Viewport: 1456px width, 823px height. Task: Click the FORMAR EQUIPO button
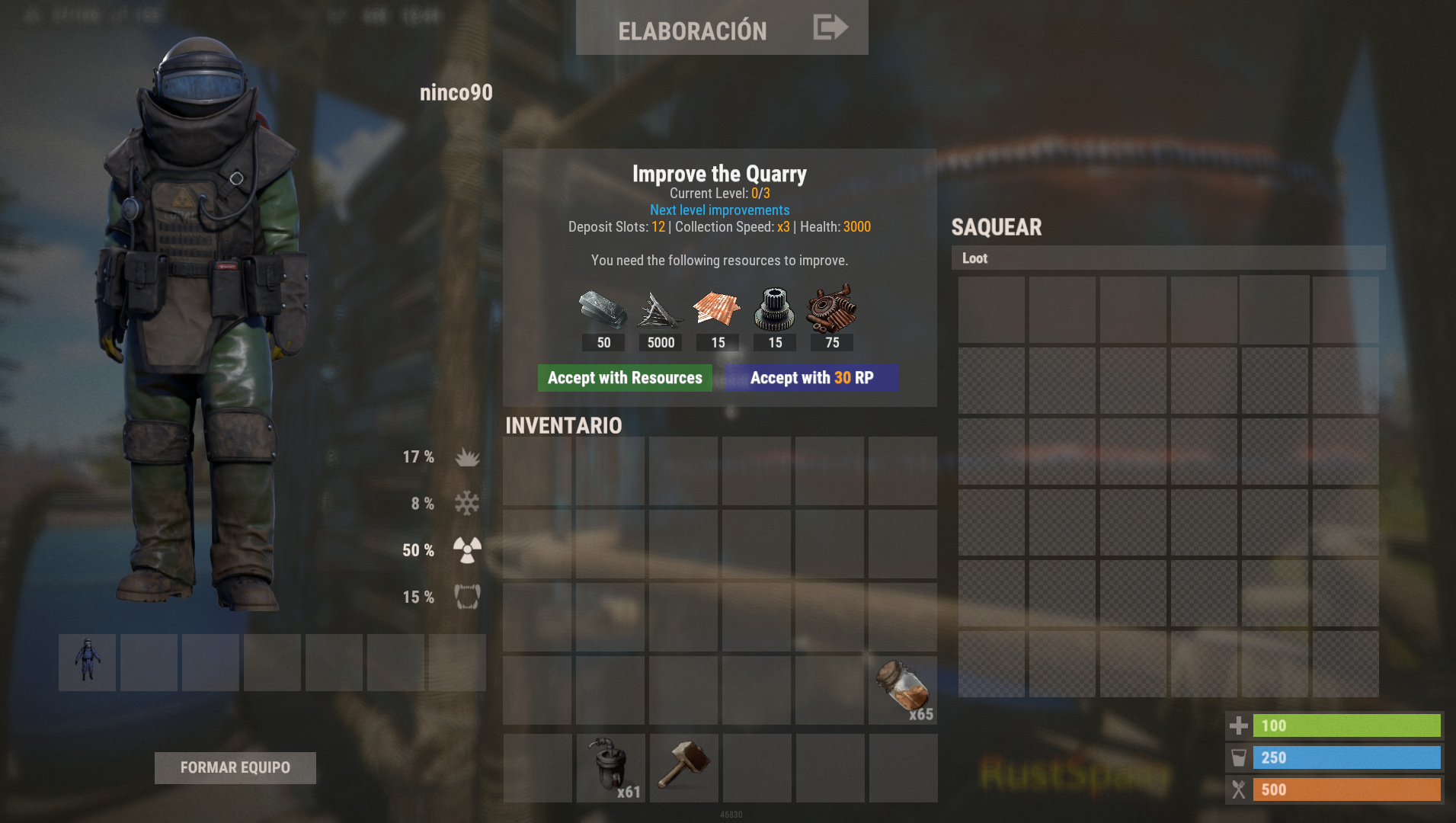[x=235, y=767]
